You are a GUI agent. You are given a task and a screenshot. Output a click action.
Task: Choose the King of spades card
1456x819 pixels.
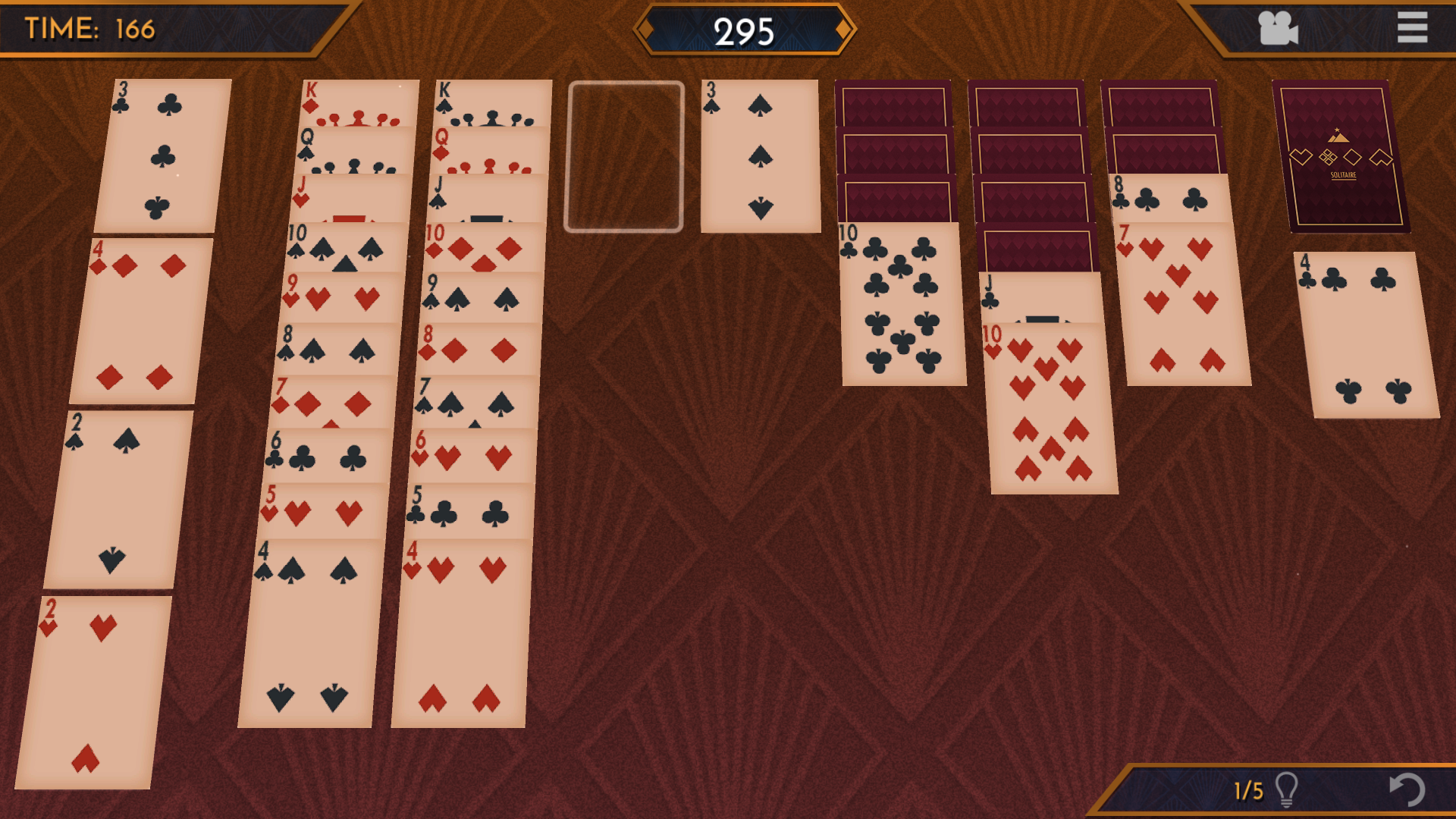tap(493, 102)
